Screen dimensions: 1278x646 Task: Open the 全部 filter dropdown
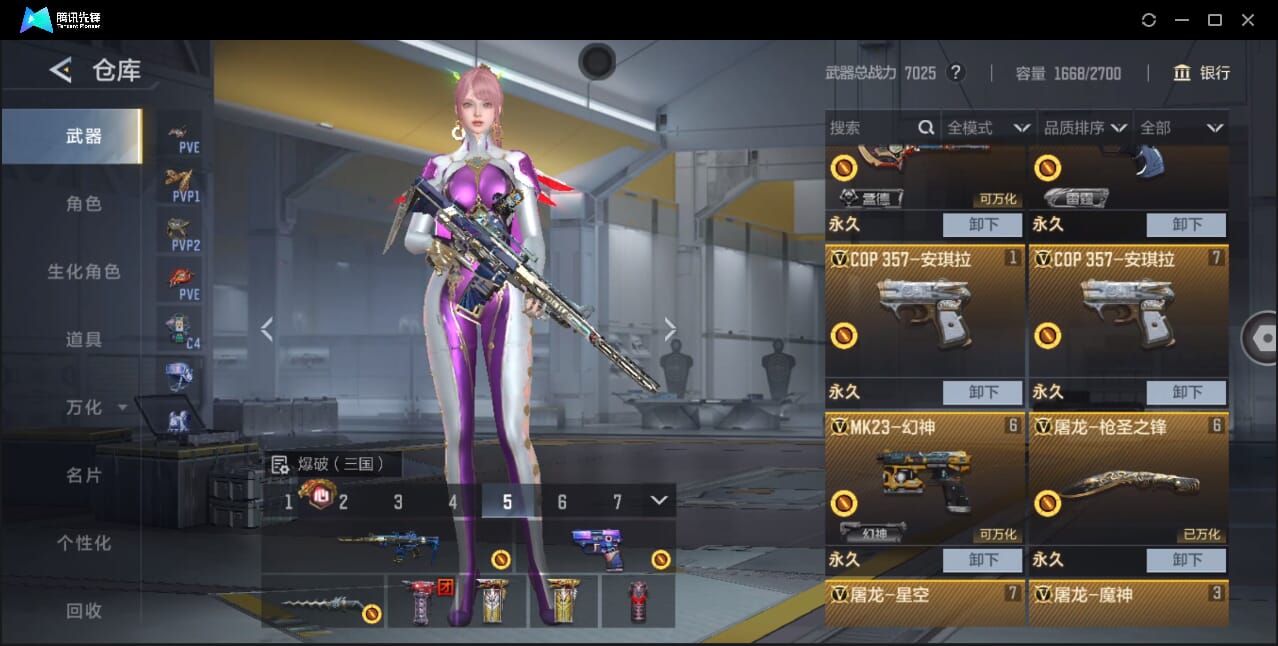tap(1181, 128)
